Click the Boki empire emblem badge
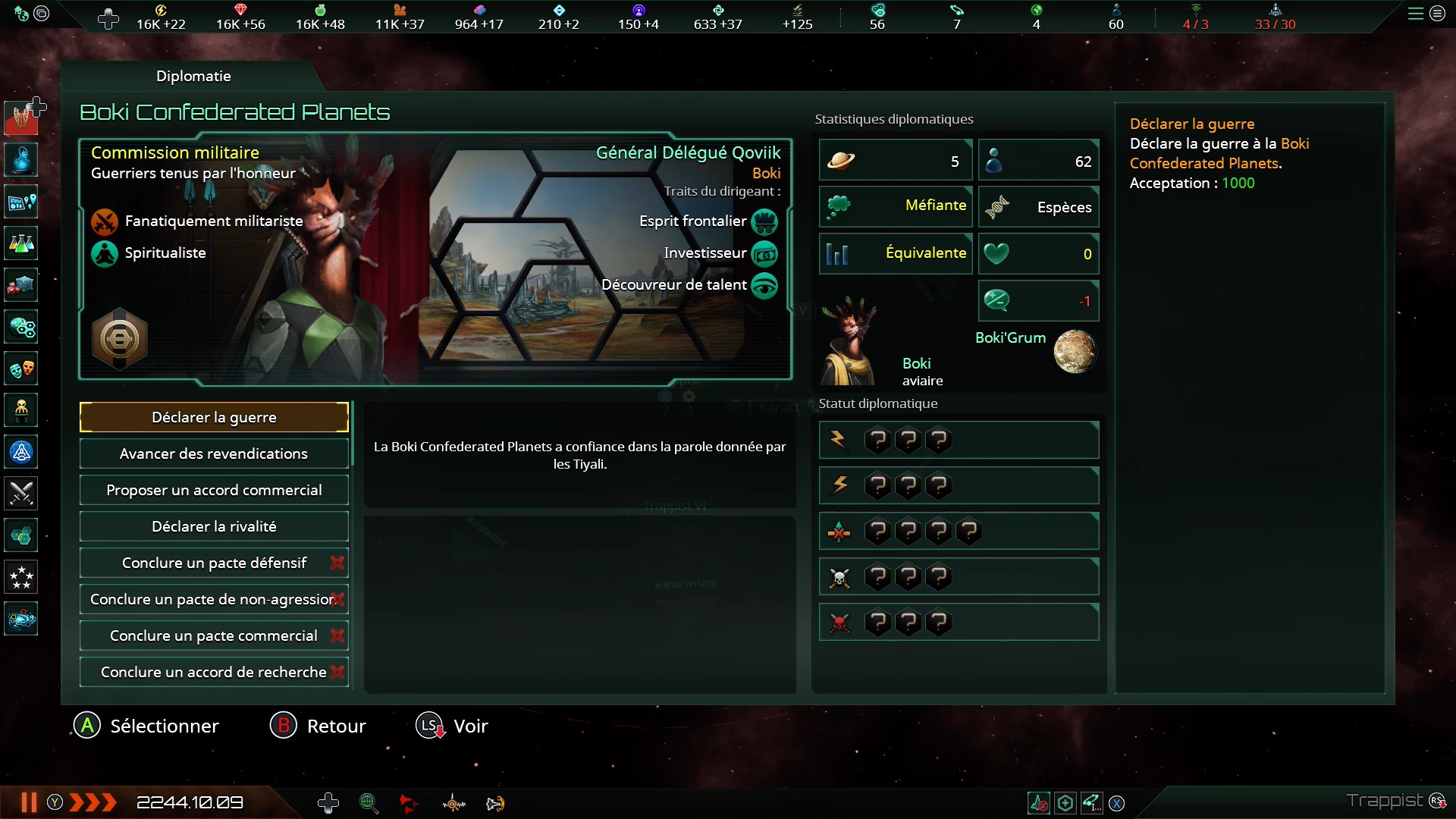1456x819 pixels. tap(120, 339)
